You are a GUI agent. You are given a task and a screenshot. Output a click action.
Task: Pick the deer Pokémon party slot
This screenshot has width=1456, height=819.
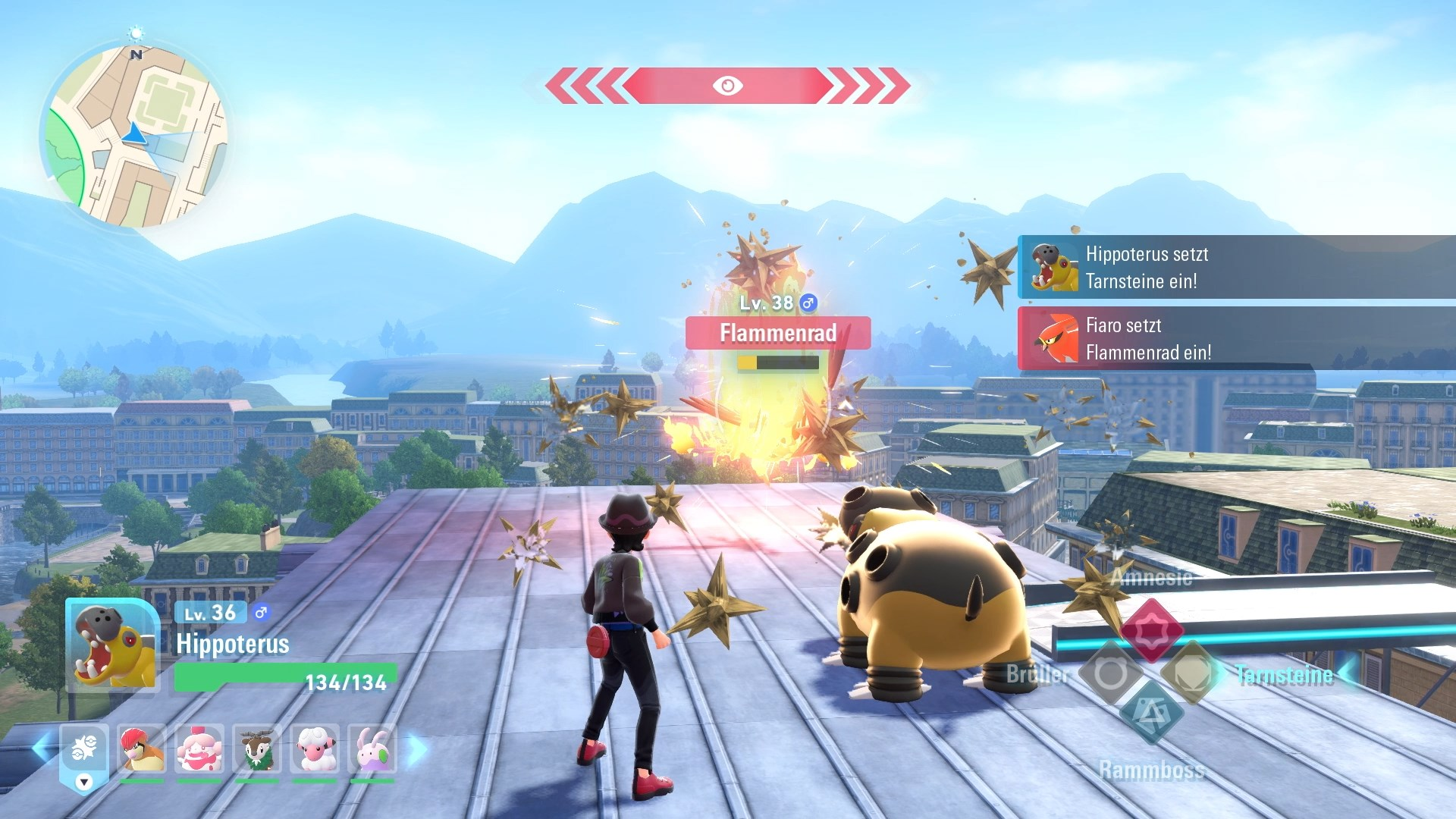click(x=257, y=749)
